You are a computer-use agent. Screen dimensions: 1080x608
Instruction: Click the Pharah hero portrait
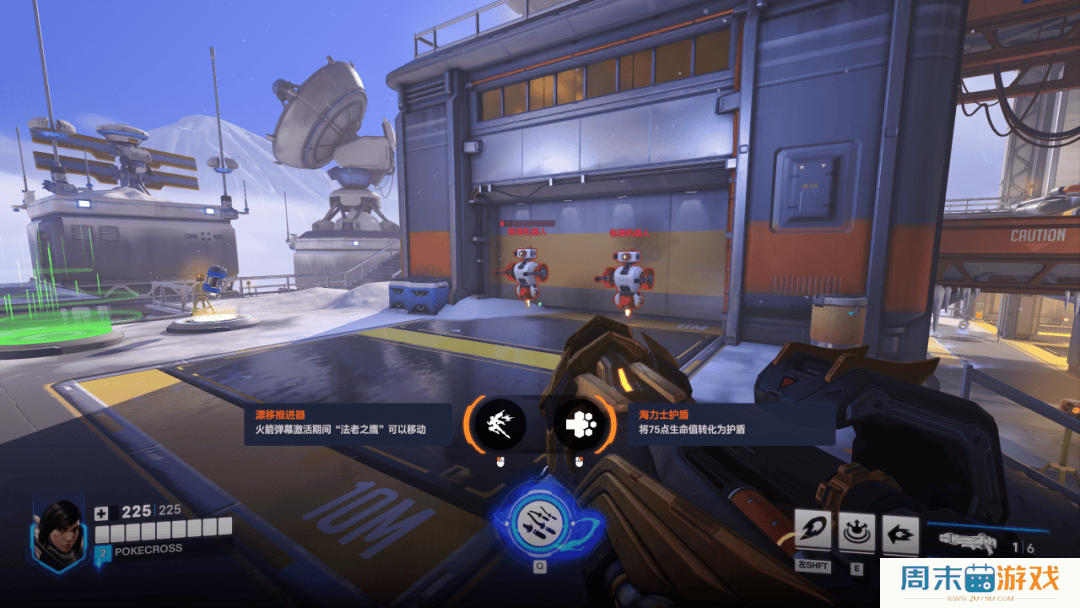pyautogui.click(x=59, y=533)
